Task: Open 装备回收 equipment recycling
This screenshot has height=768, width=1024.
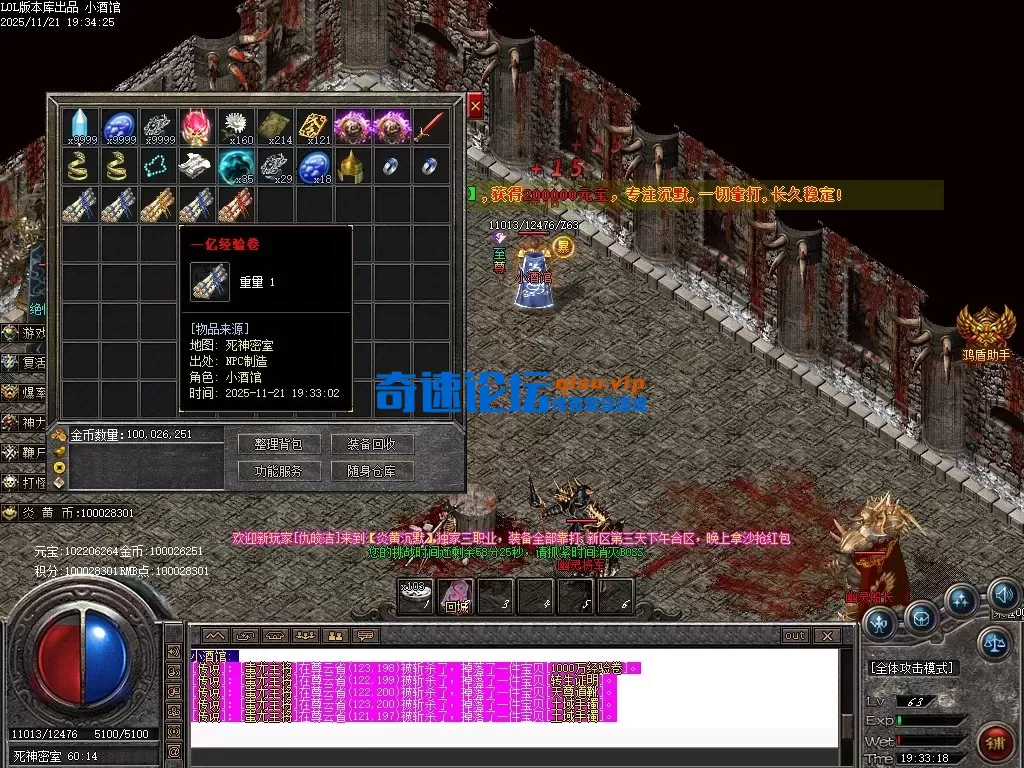Action: [372, 444]
